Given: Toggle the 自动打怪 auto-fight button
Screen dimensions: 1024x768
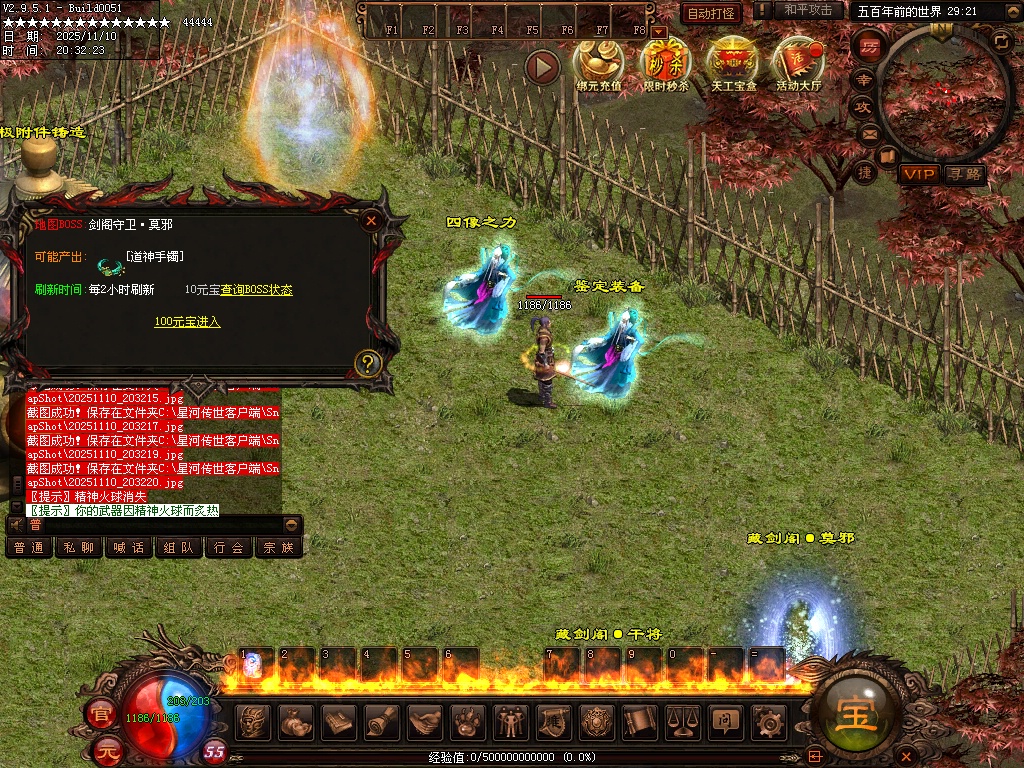Looking at the screenshot, I should tap(711, 13).
